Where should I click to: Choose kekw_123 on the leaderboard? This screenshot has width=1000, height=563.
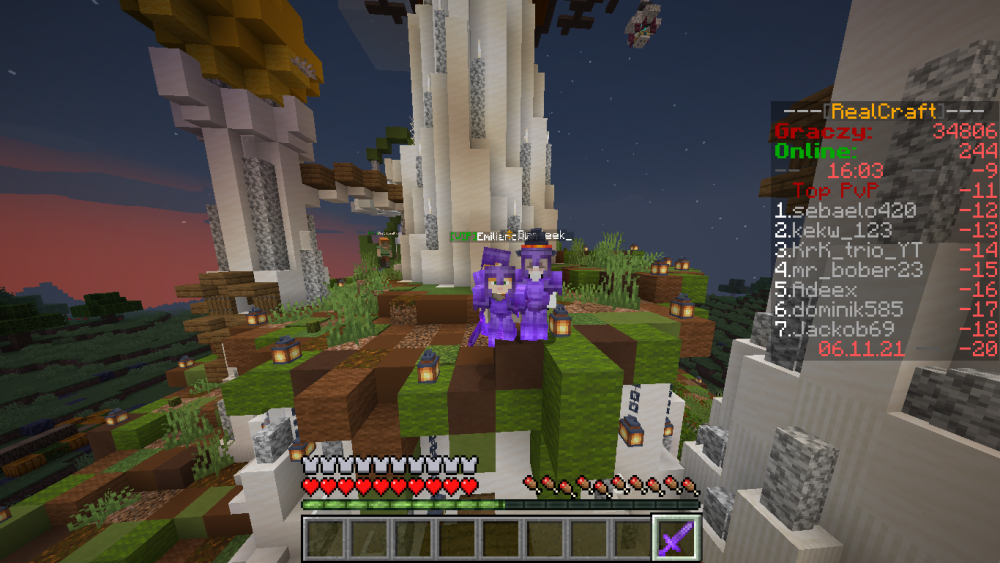click(x=832, y=231)
